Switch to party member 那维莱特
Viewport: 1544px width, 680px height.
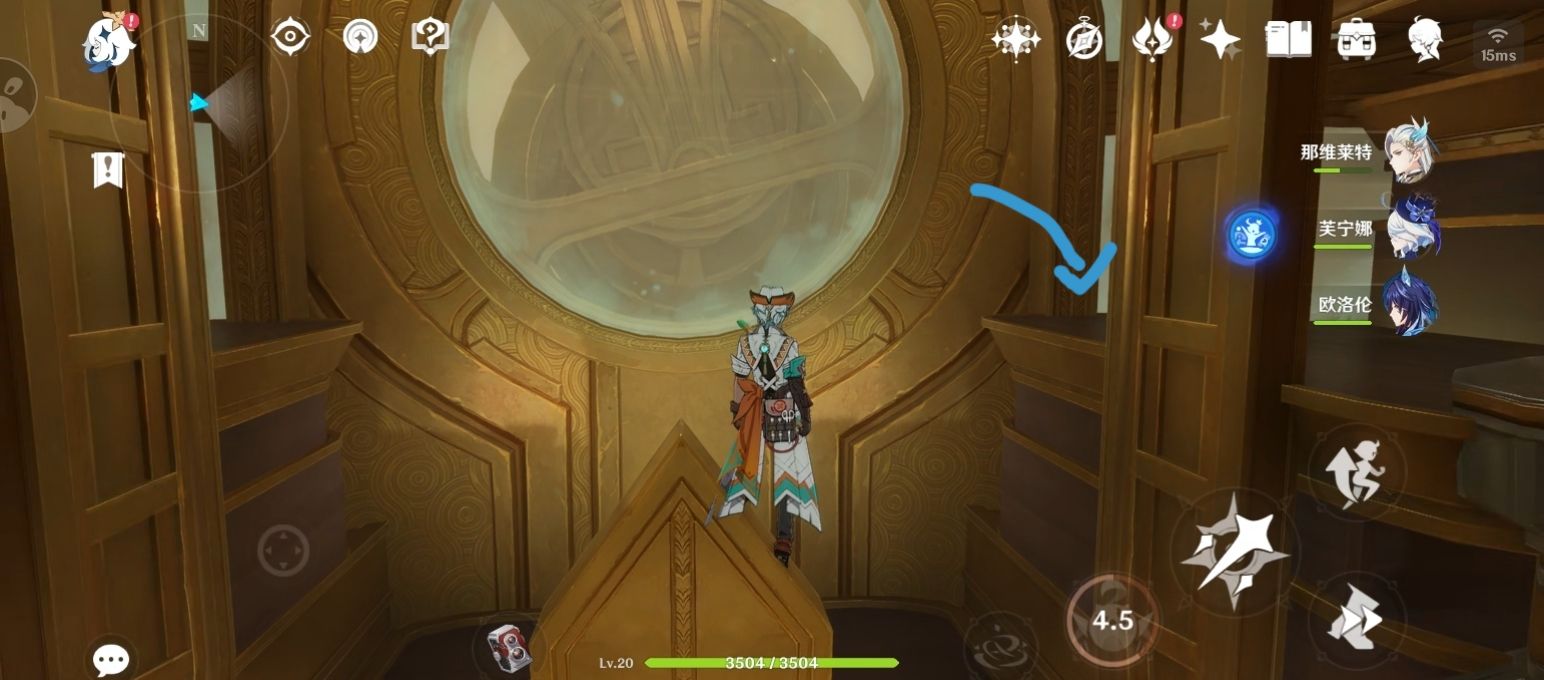pos(1410,153)
